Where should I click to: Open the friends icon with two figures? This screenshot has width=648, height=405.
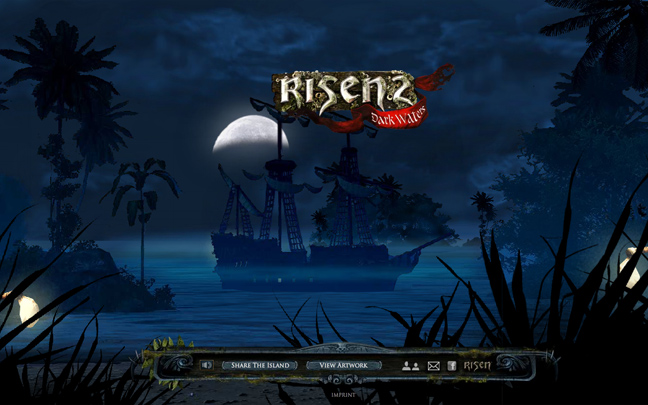(410, 366)
